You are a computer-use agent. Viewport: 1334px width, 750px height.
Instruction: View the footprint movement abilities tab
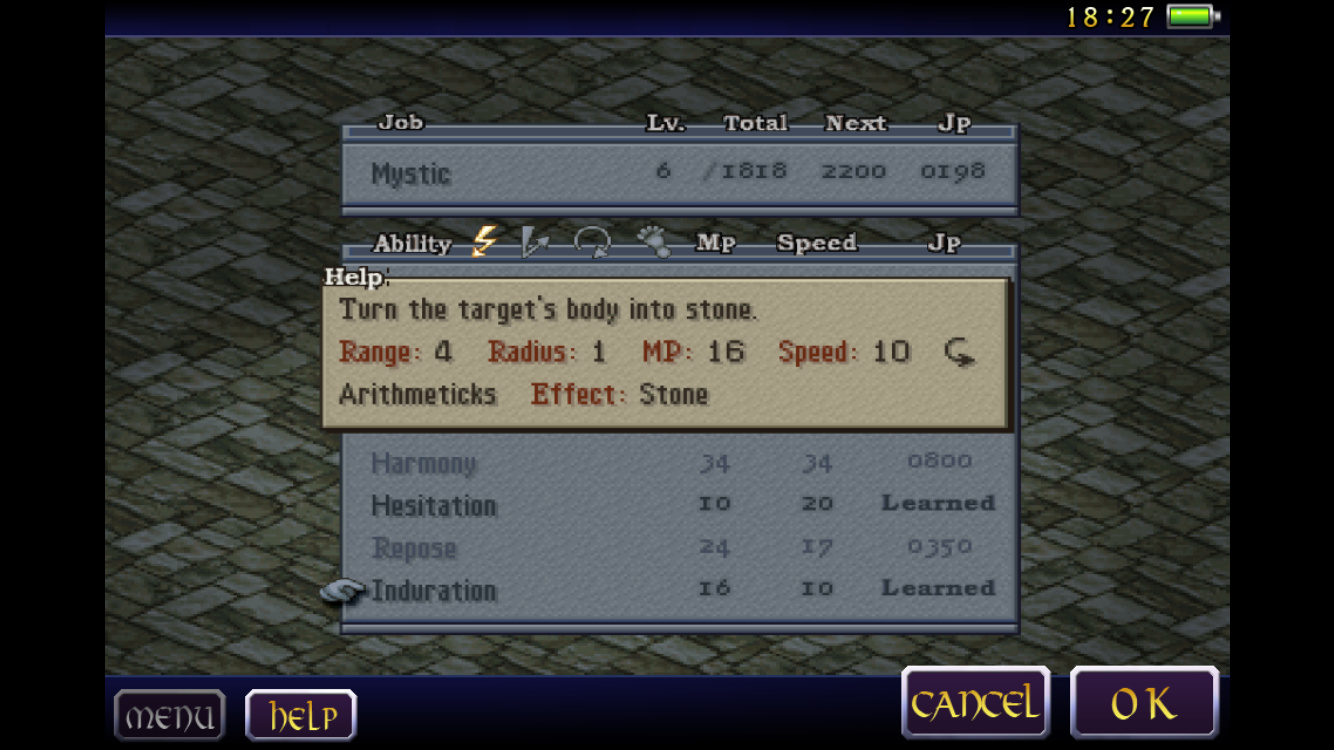pos(653,242)
